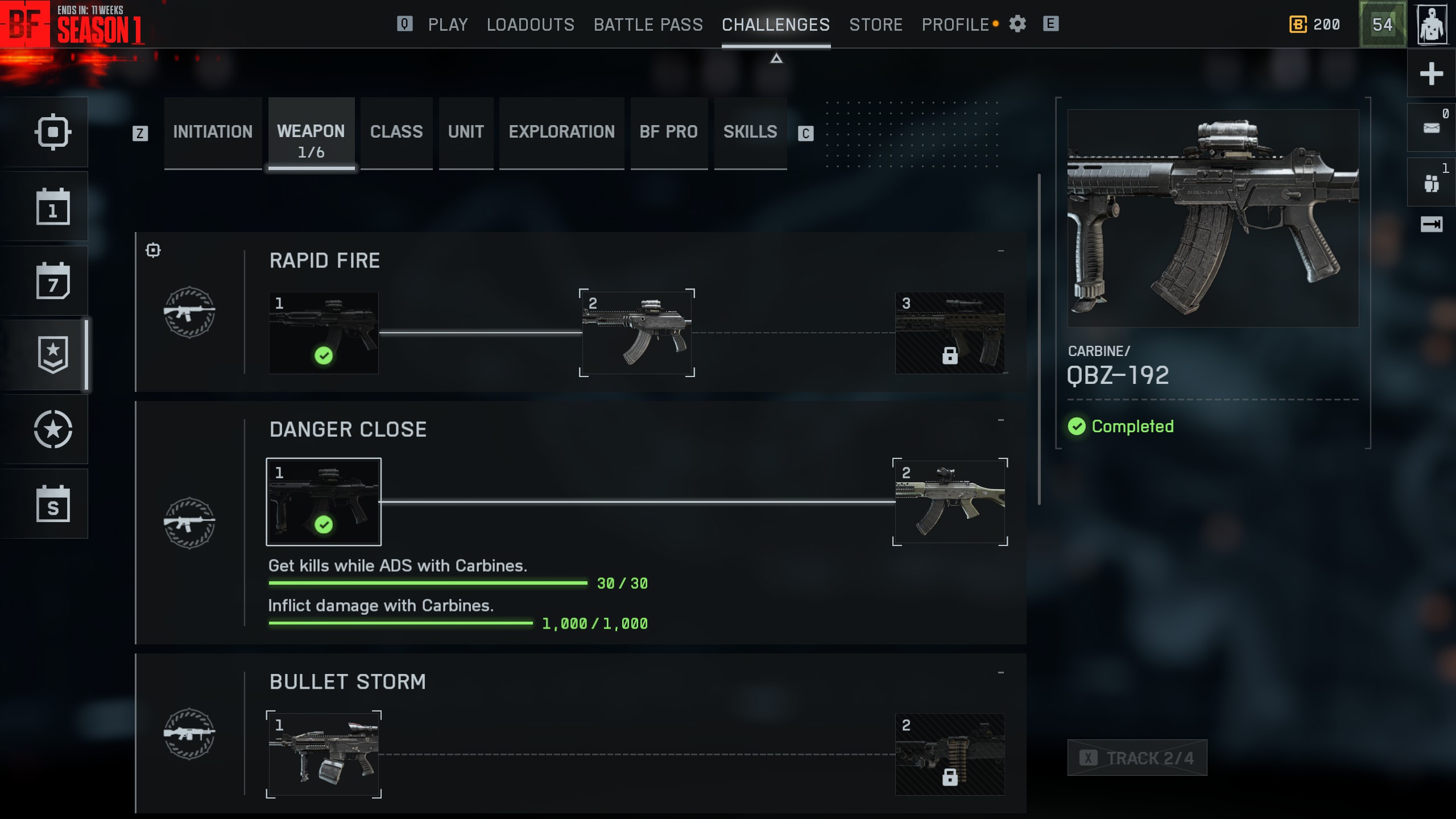The width and height of the screenshot is (1456, 819).
Task: Click the plus icon in right sidebar
Action: (1431, 74)
